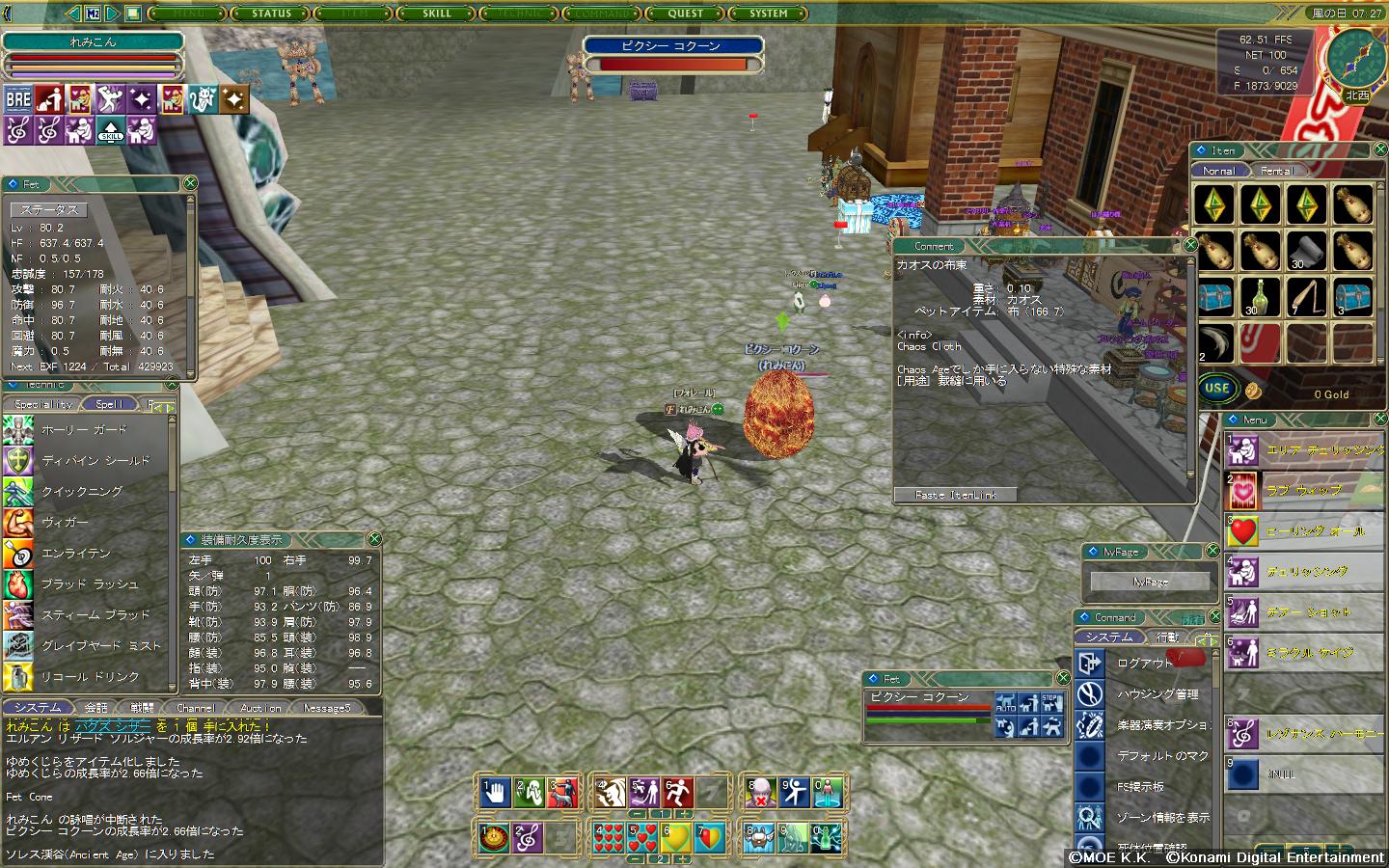The image size is (1389, 868).
Task: Select the ホーリー ガード spell entry
Action: [84, 430]
